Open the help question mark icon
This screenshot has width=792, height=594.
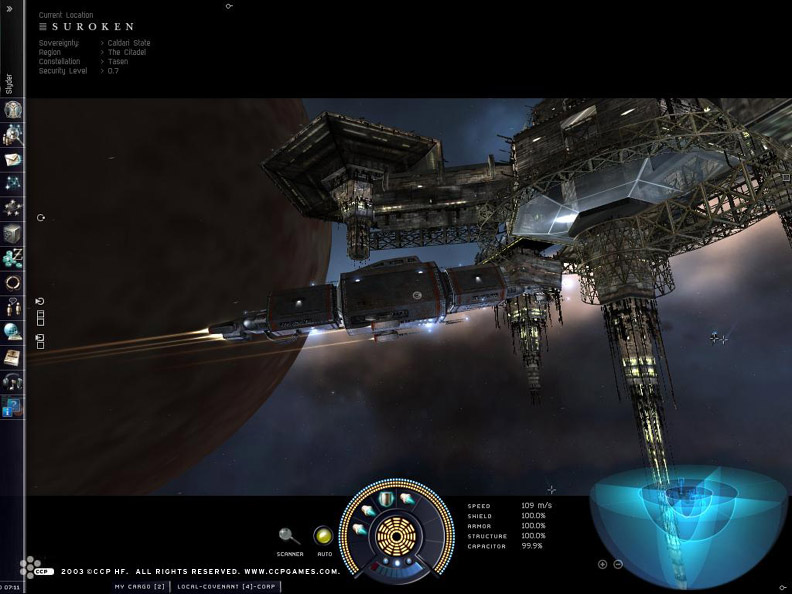(13, 407)
